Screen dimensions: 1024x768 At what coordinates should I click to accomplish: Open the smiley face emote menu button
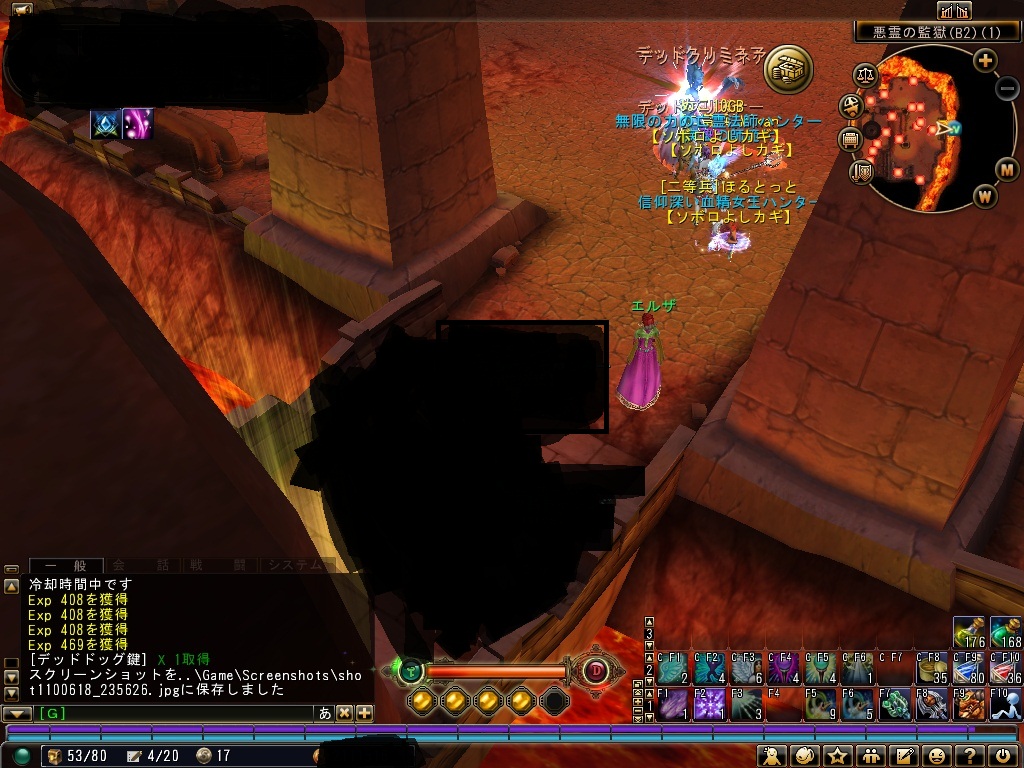[936, 756]
